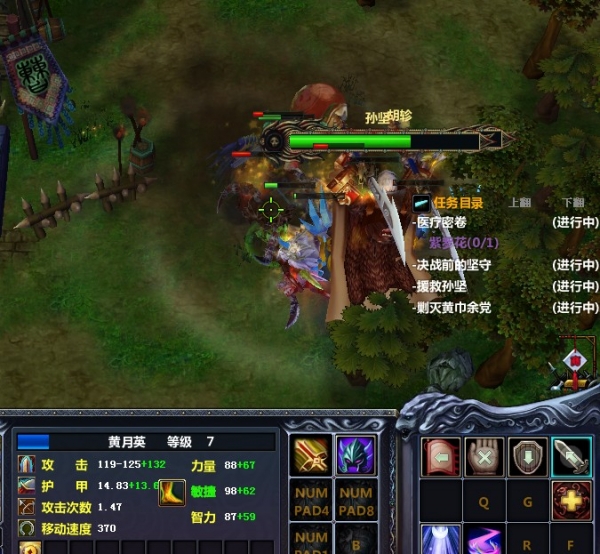The image size is (600, 554).
Task: Click 上翻 to page up quests
Action: (520, 202)
